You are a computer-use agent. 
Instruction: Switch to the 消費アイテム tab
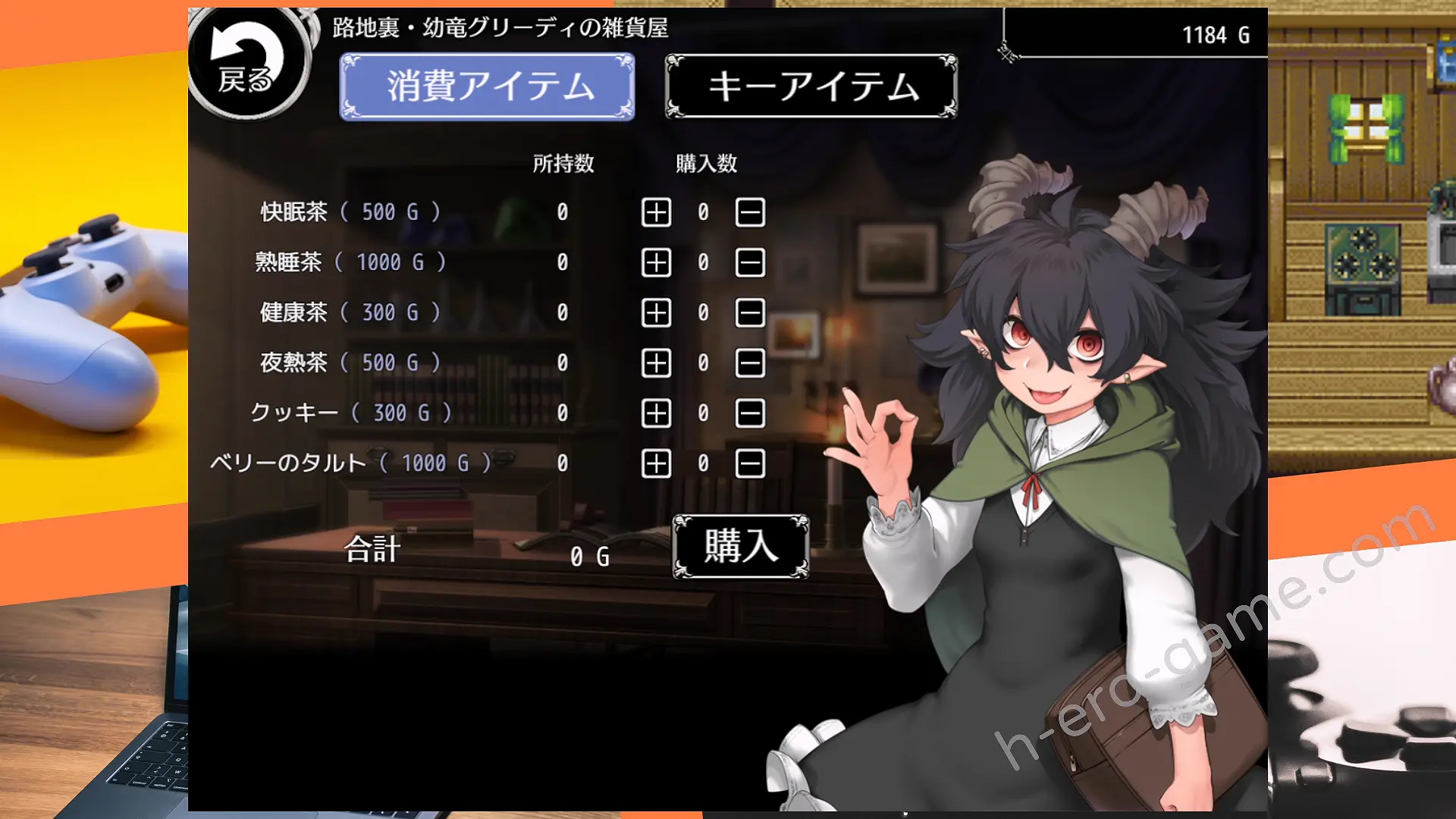487,86
